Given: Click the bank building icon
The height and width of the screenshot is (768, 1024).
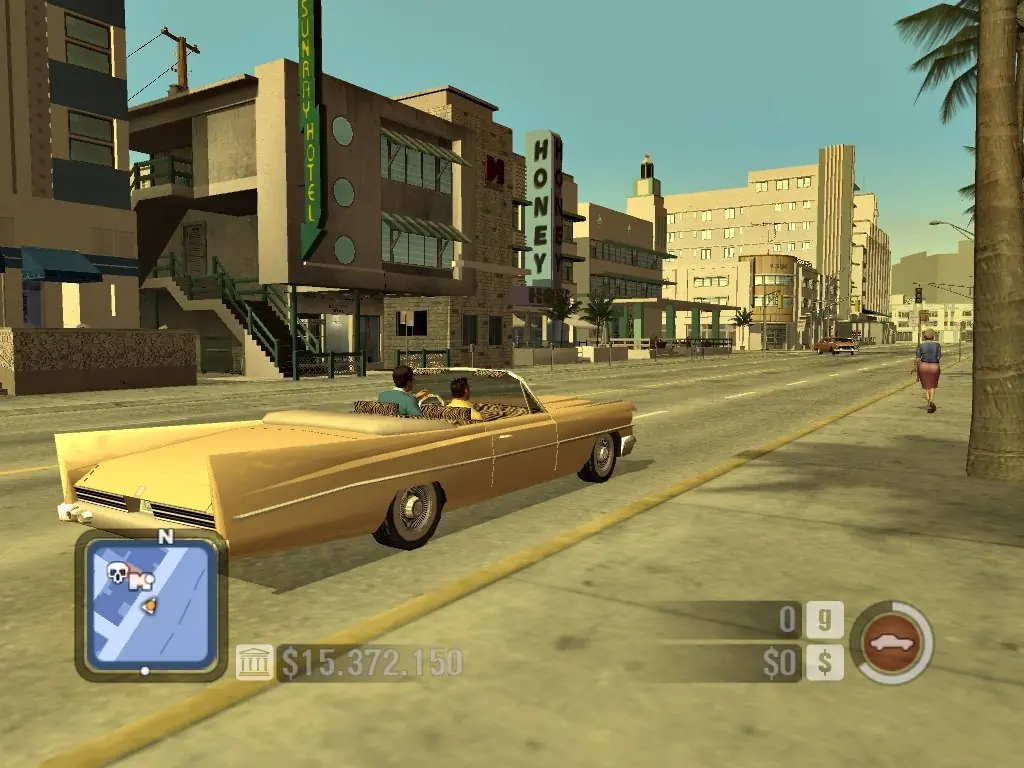Looking at the screenshot, I should coord(254,662).
